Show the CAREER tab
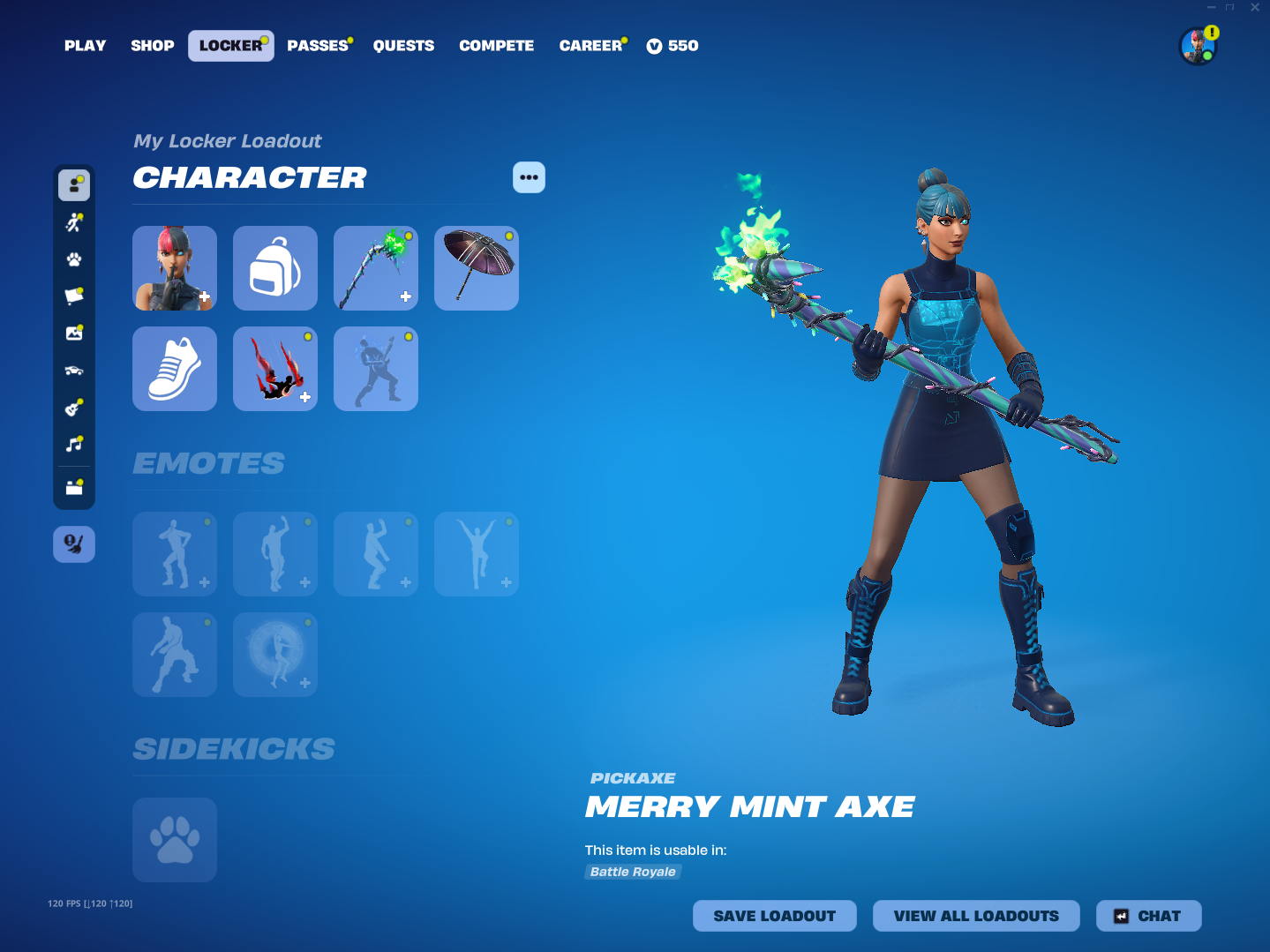Image resolution: width=1270 pixels, height=952 pixels. (x=590, y=46)
